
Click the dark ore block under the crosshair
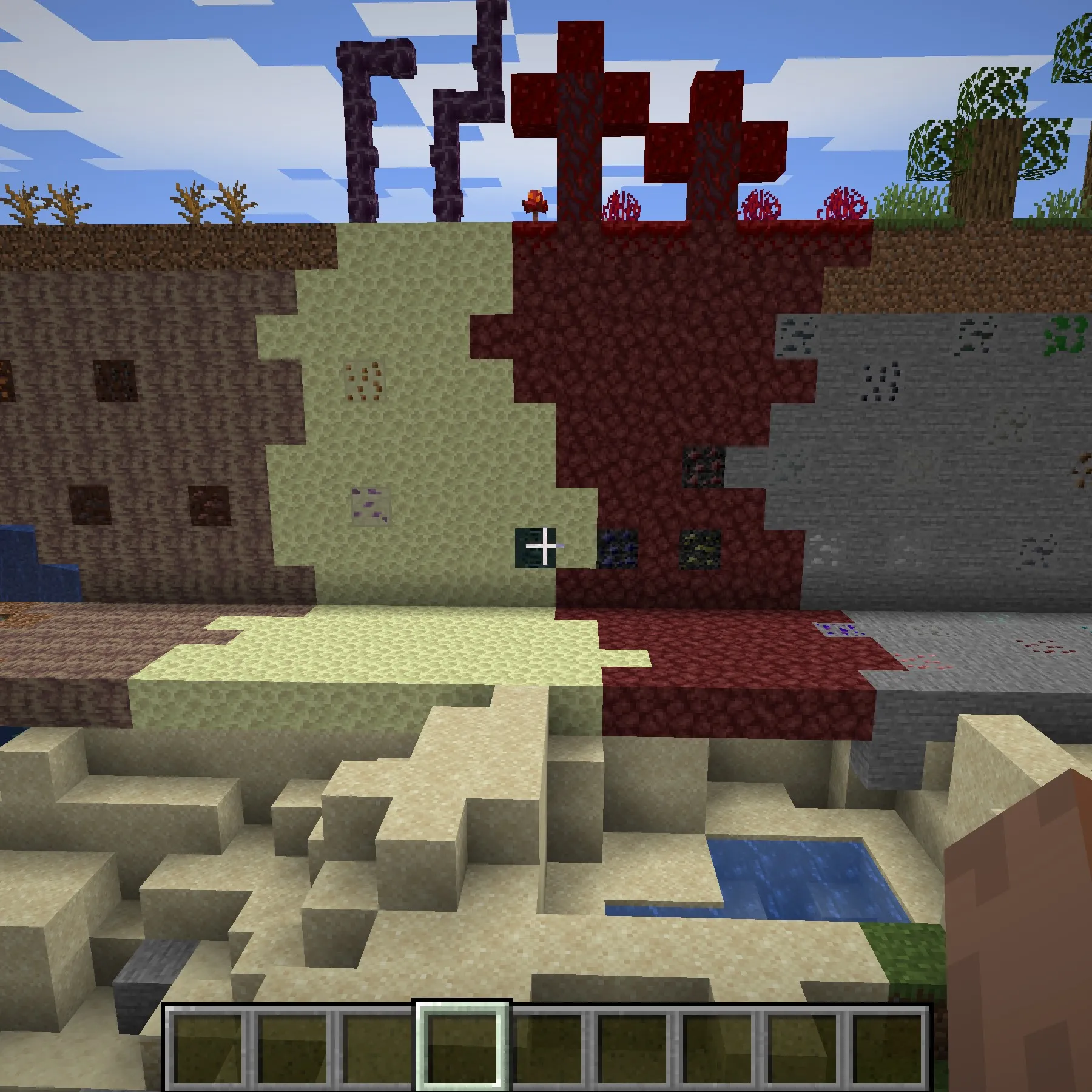[534, 546]
